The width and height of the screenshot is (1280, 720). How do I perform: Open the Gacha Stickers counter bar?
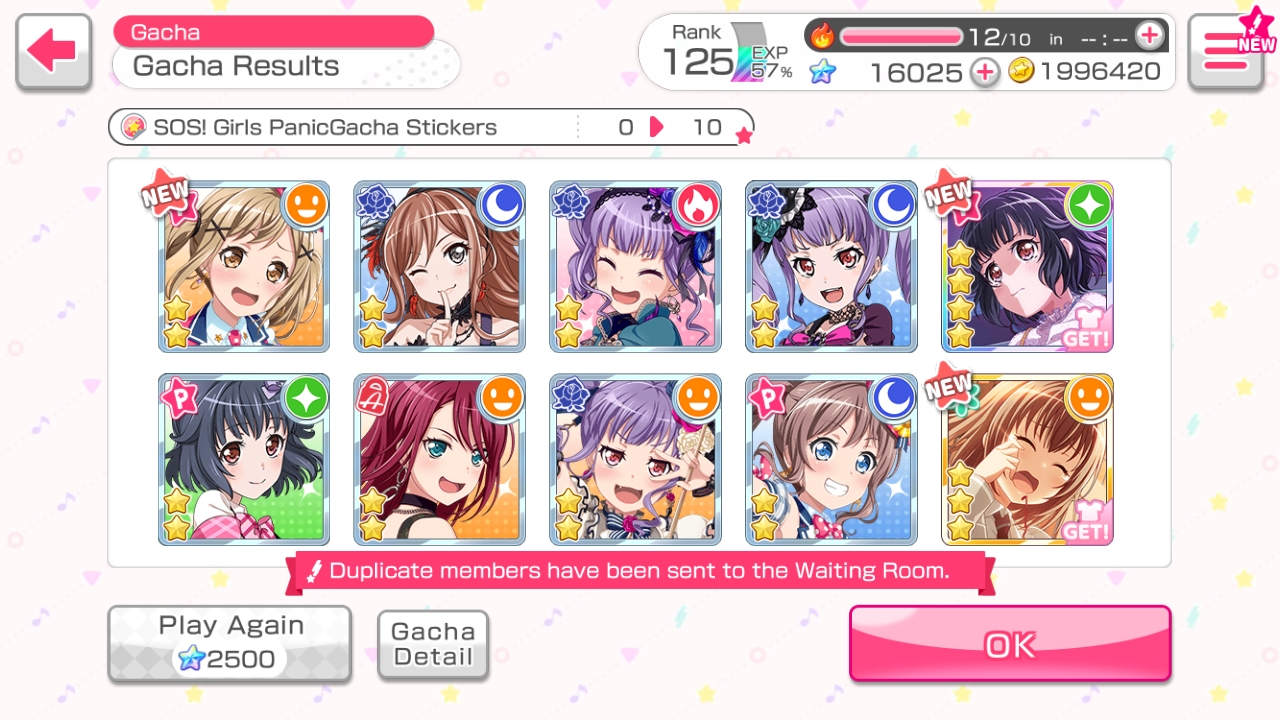tap(430, 127)
